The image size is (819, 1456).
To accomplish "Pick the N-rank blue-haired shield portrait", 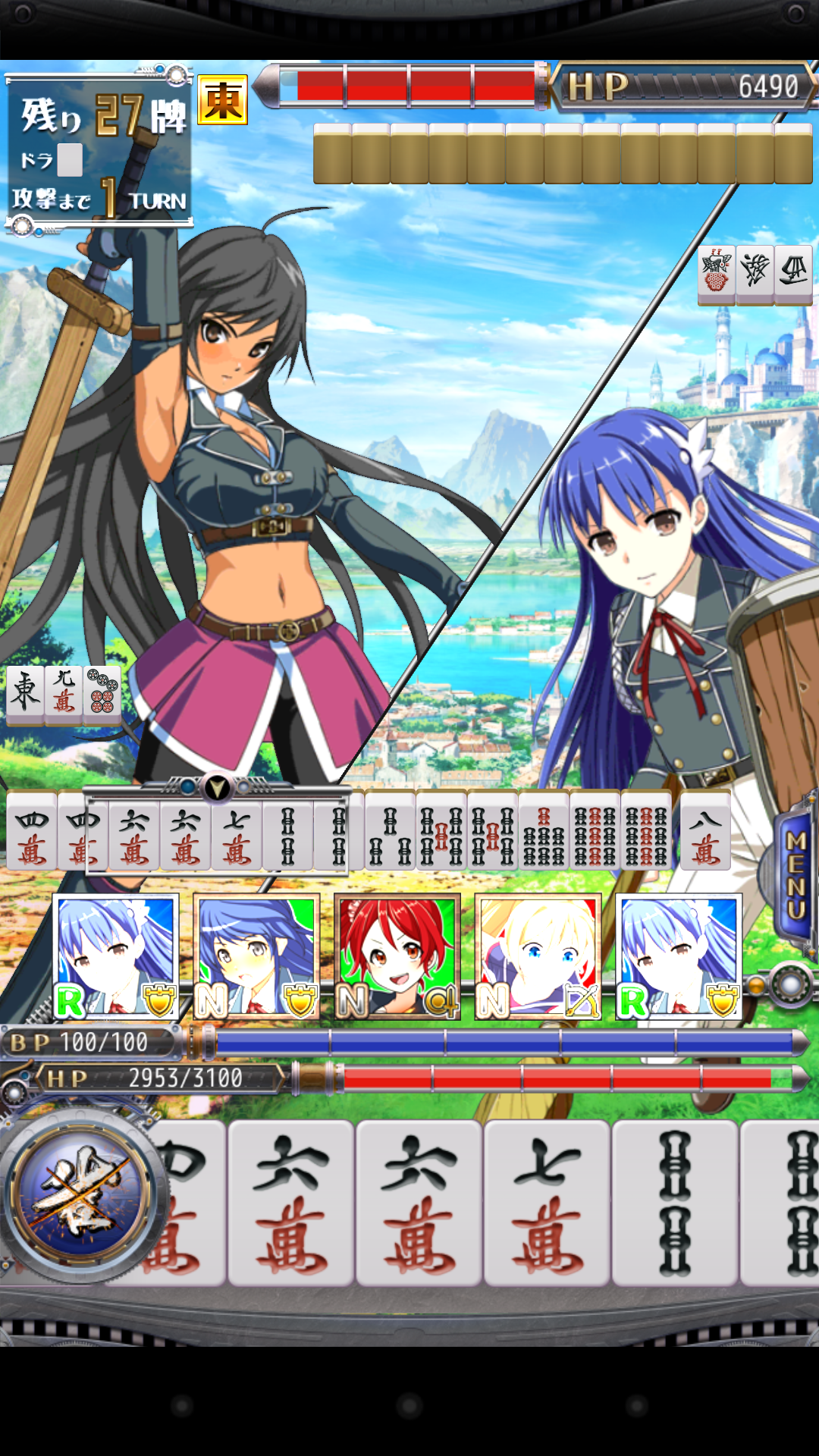I will pos(256,957).
